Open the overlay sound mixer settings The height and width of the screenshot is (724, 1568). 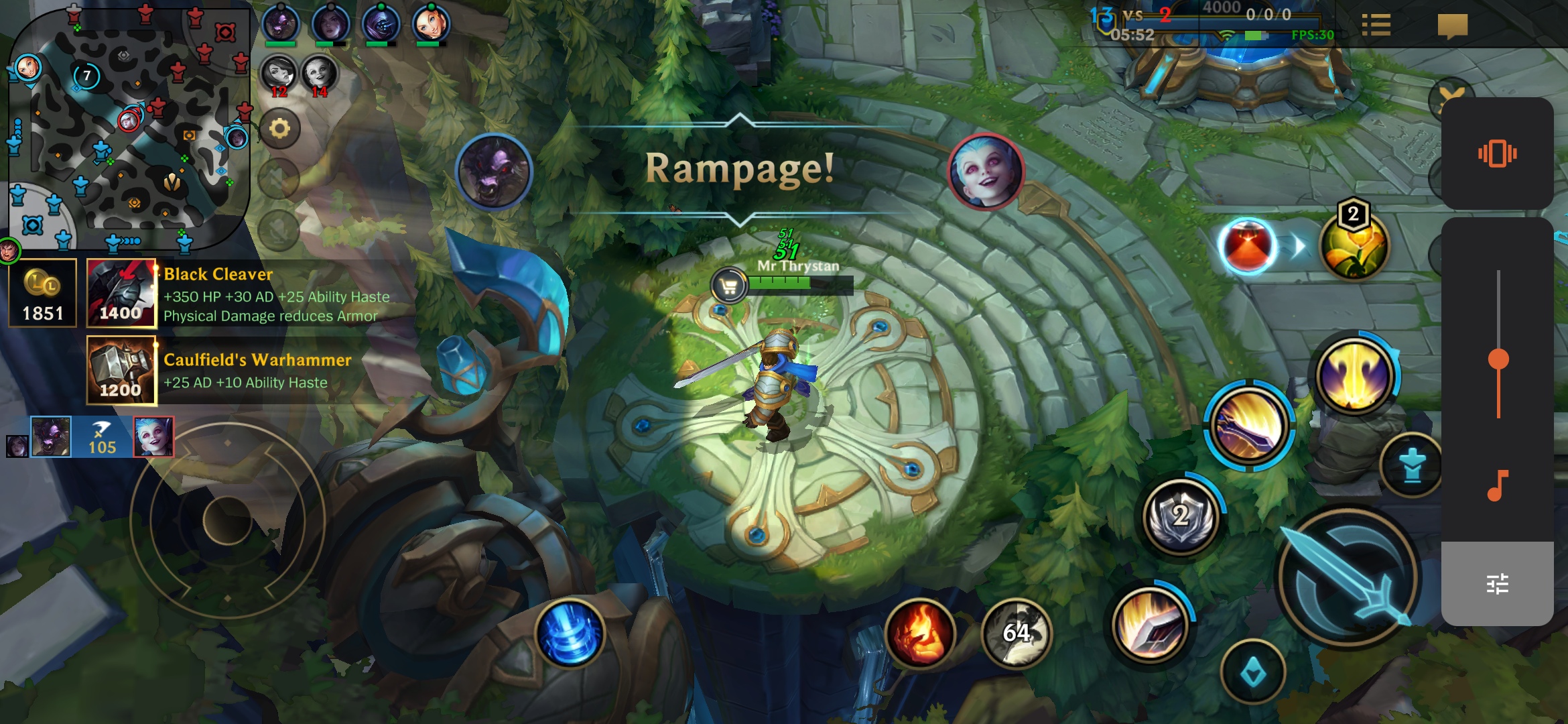click(x=1497, y=584)
